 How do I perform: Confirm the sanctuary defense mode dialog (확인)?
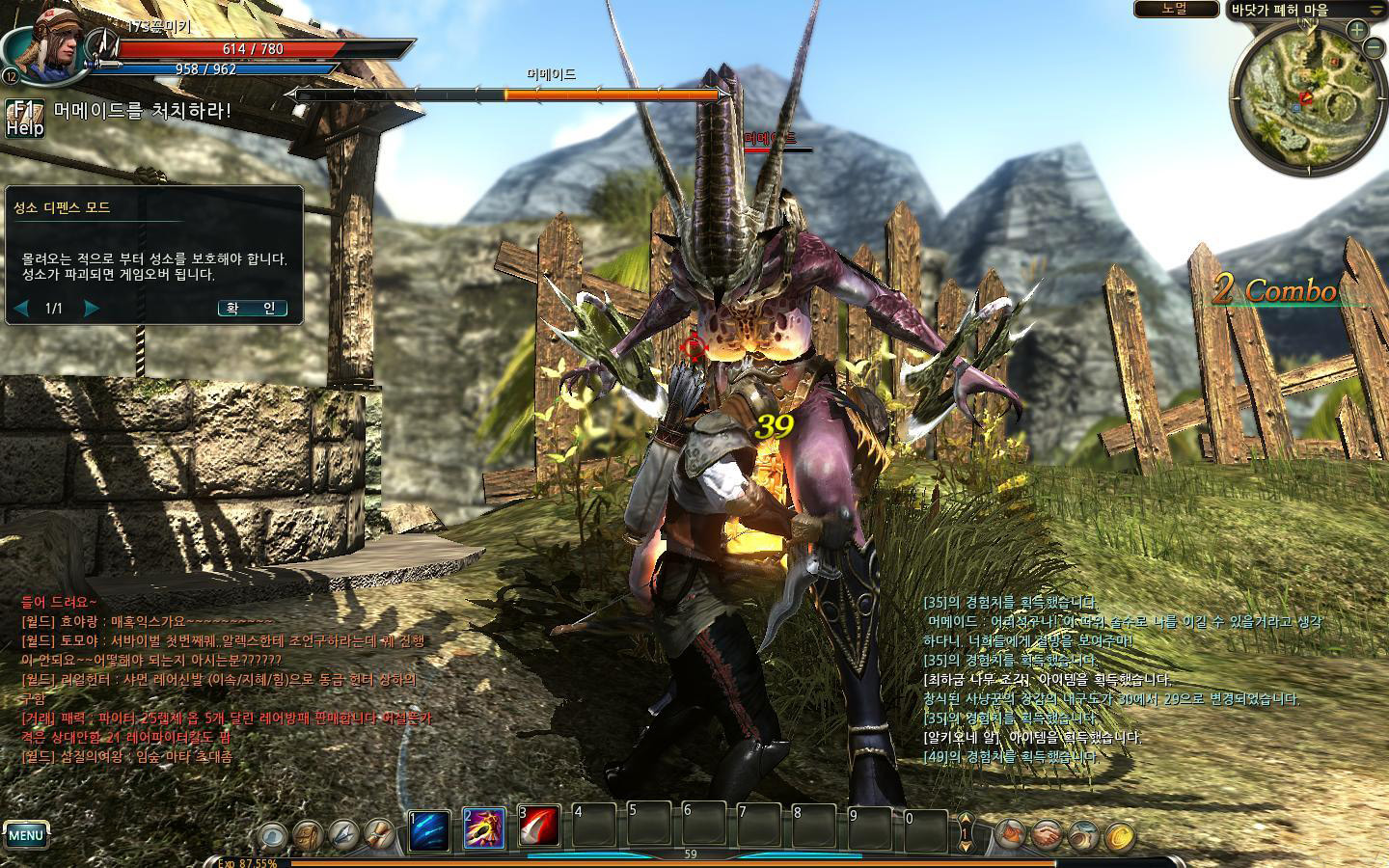(252, 309)
